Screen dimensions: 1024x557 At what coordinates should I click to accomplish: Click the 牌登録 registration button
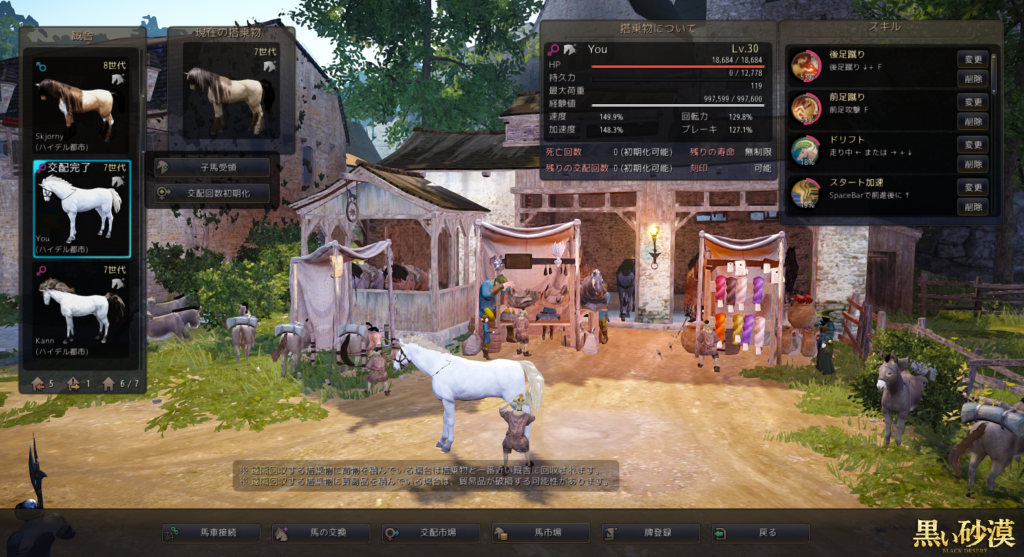[652, 533]
